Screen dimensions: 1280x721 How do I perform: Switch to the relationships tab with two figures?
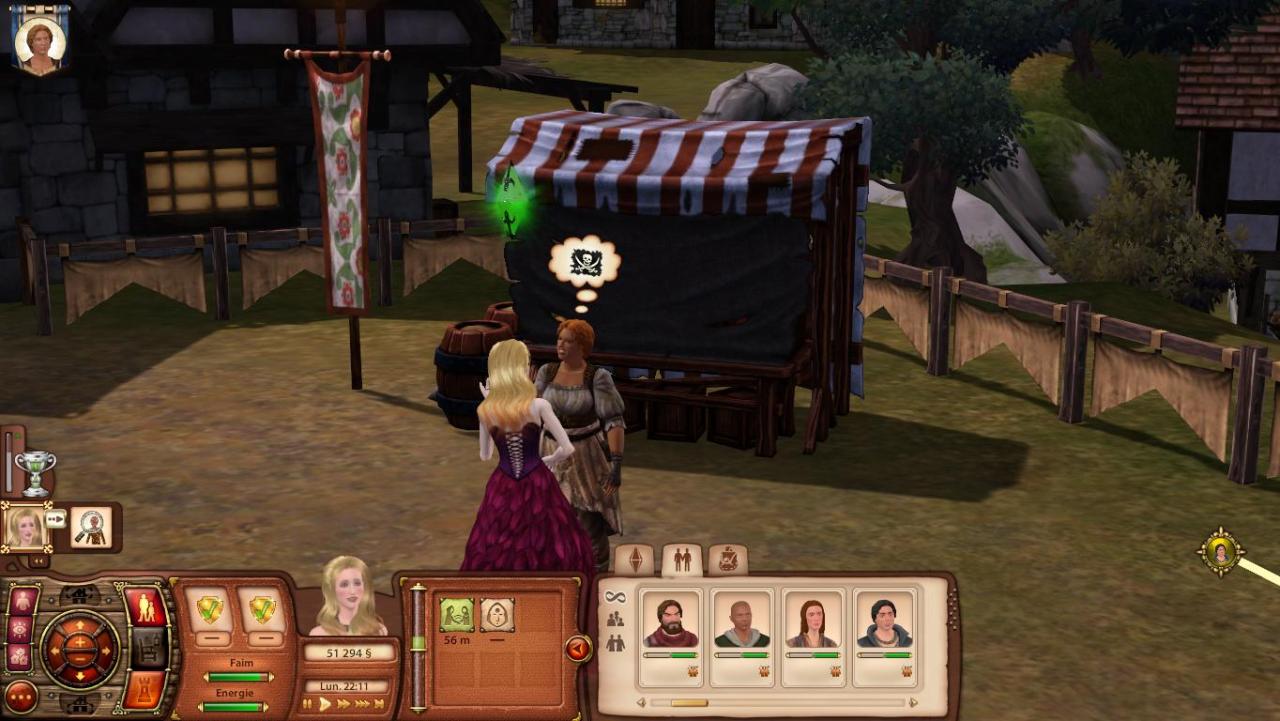coord(682,560)
